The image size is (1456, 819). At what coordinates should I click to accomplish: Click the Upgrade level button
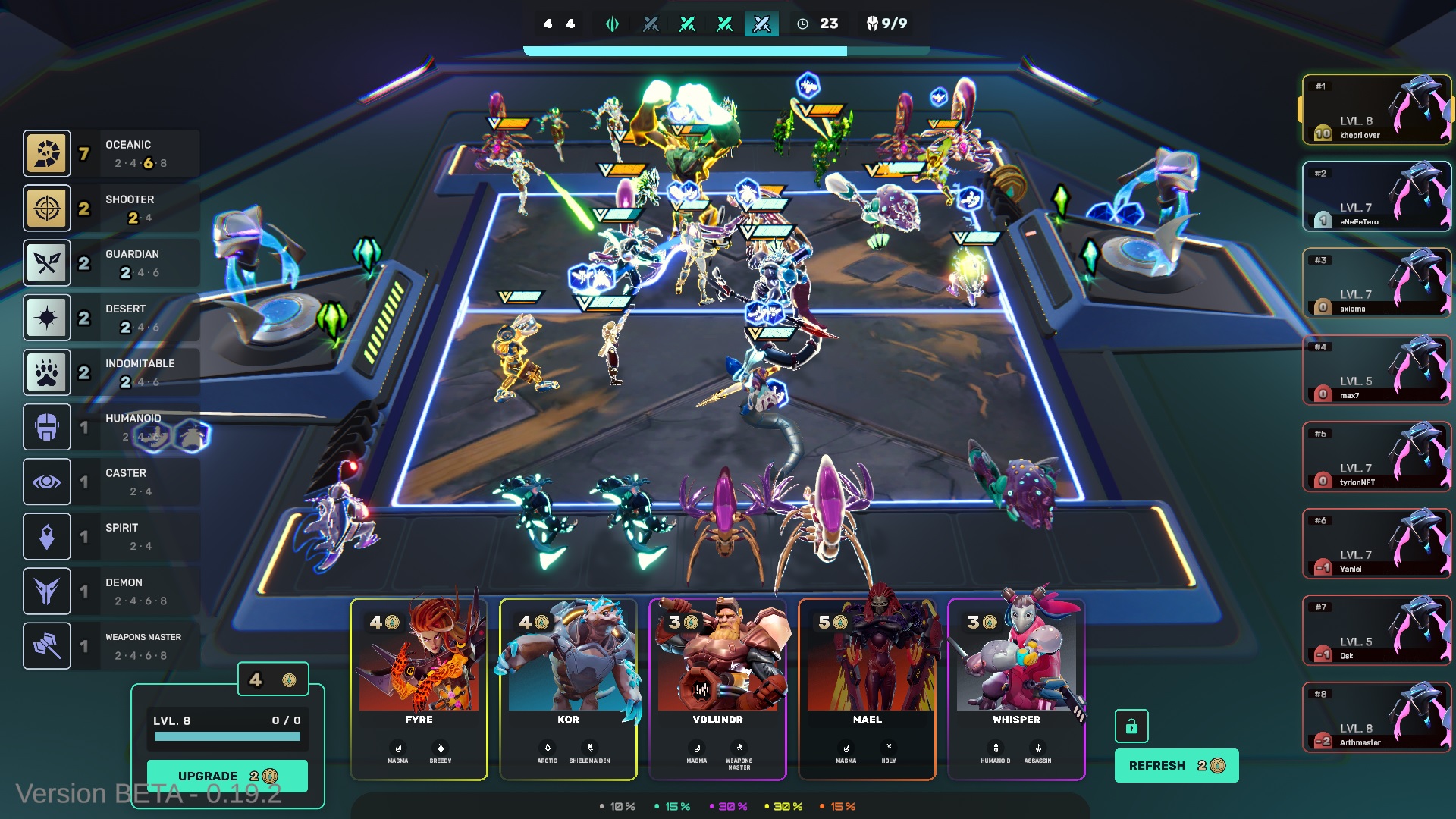tap(227, 776)
